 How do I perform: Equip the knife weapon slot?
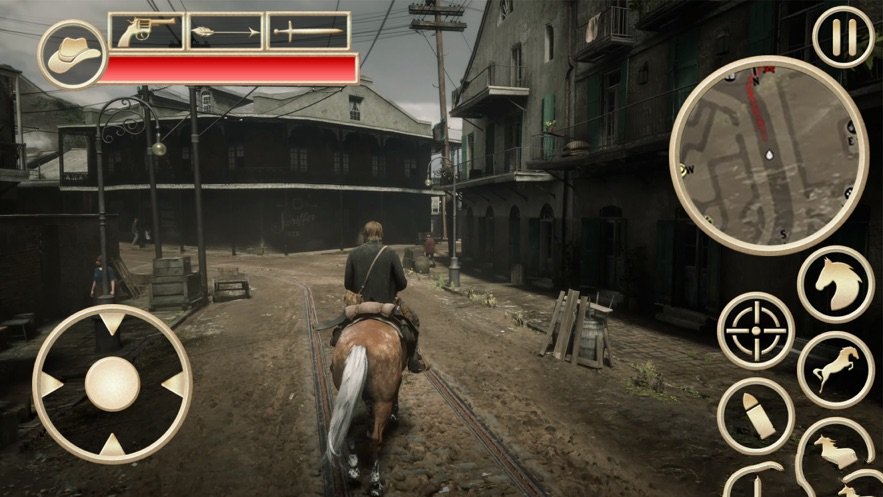(308, 32)
